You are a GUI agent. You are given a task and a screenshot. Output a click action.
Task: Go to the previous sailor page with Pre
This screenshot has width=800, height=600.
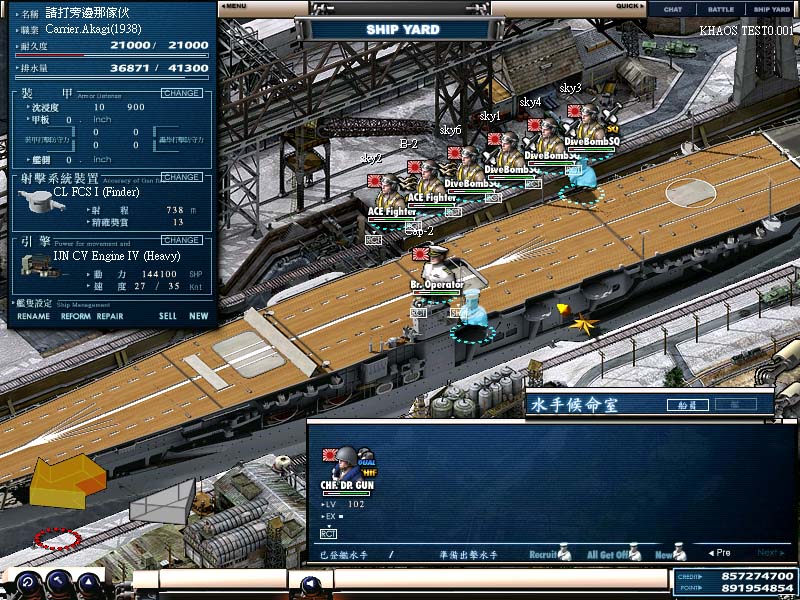(718, 553)
